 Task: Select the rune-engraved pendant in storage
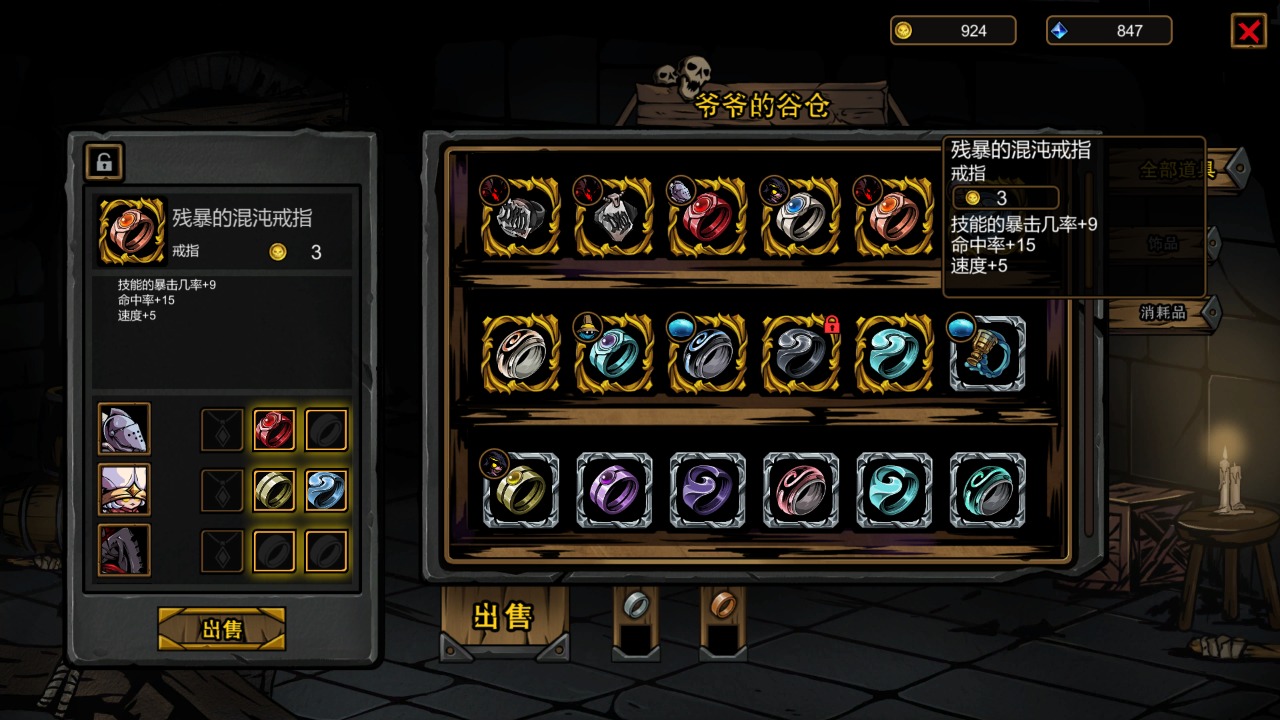click(614, 217)
